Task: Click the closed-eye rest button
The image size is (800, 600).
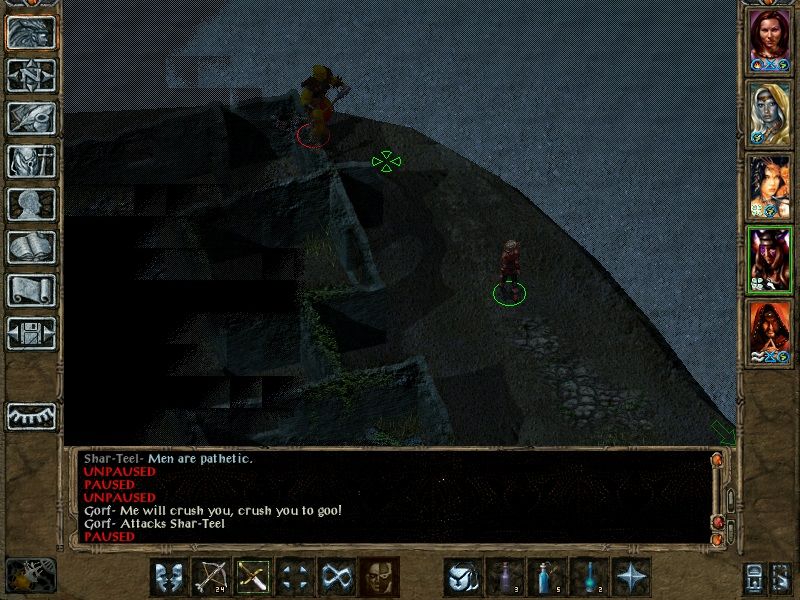Action: pyautogui.click(x=31, y=415)
